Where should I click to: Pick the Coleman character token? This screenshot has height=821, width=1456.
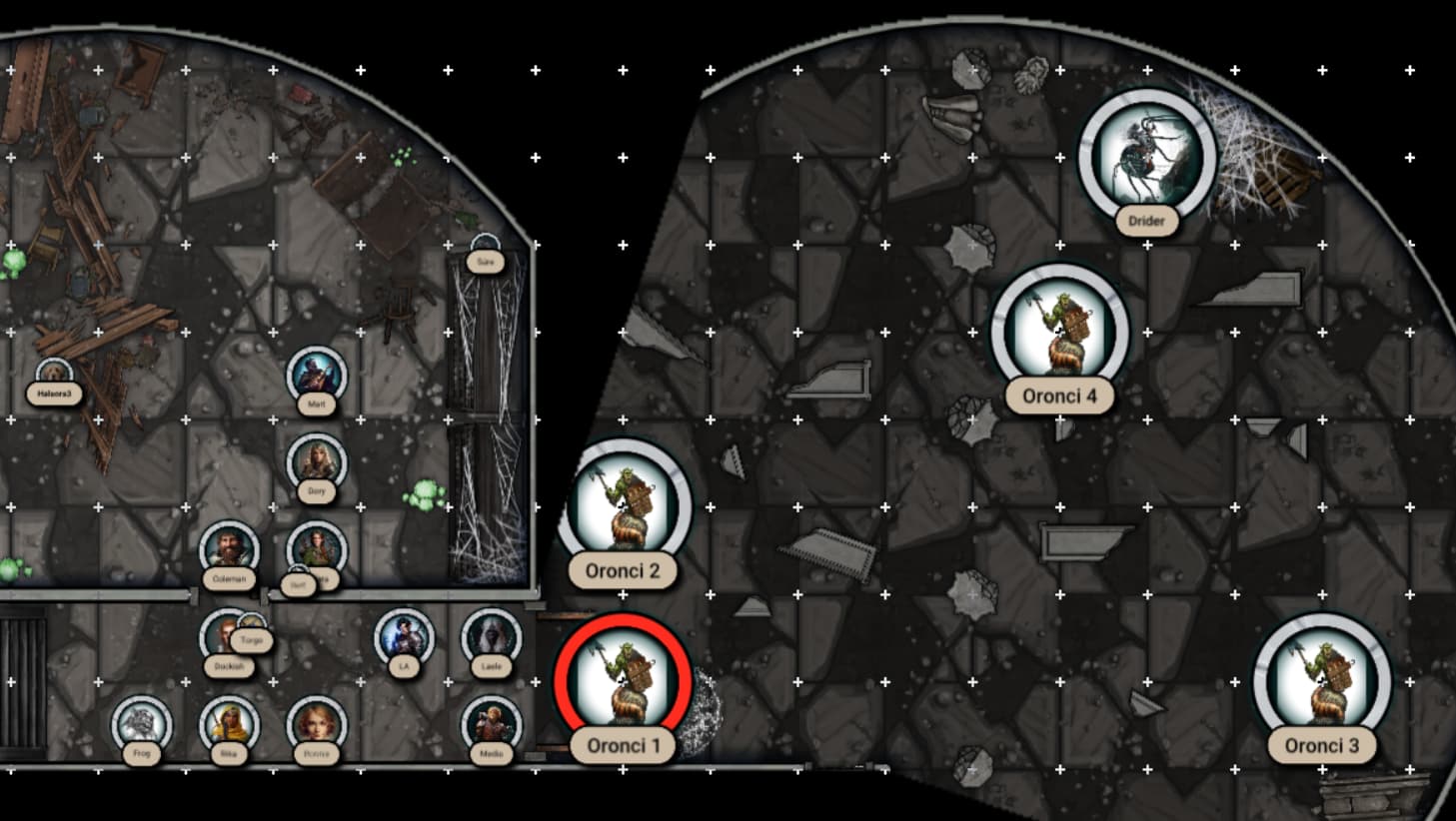tap(229, 549)
